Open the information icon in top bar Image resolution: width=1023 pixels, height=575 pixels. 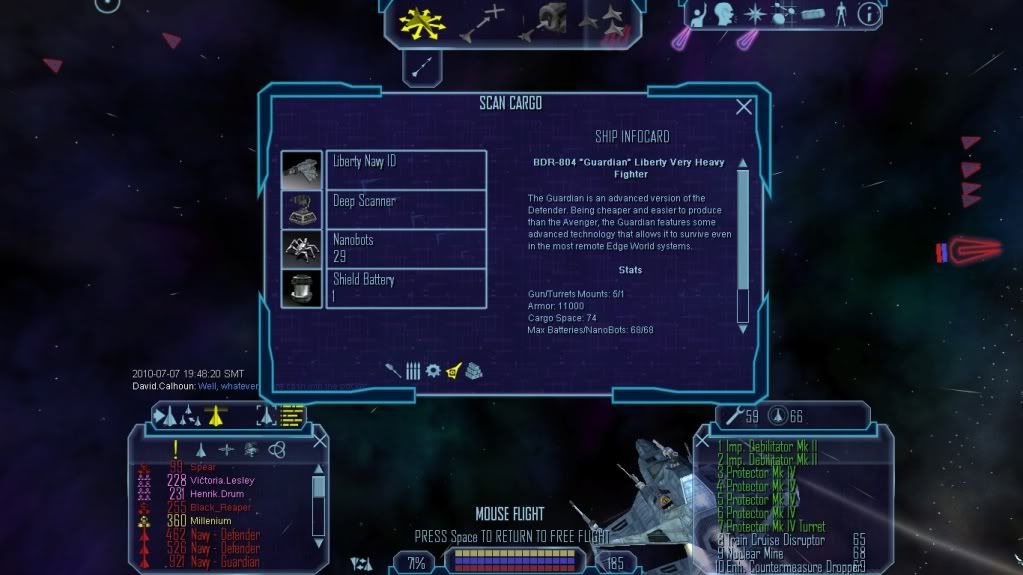point(869,14)
